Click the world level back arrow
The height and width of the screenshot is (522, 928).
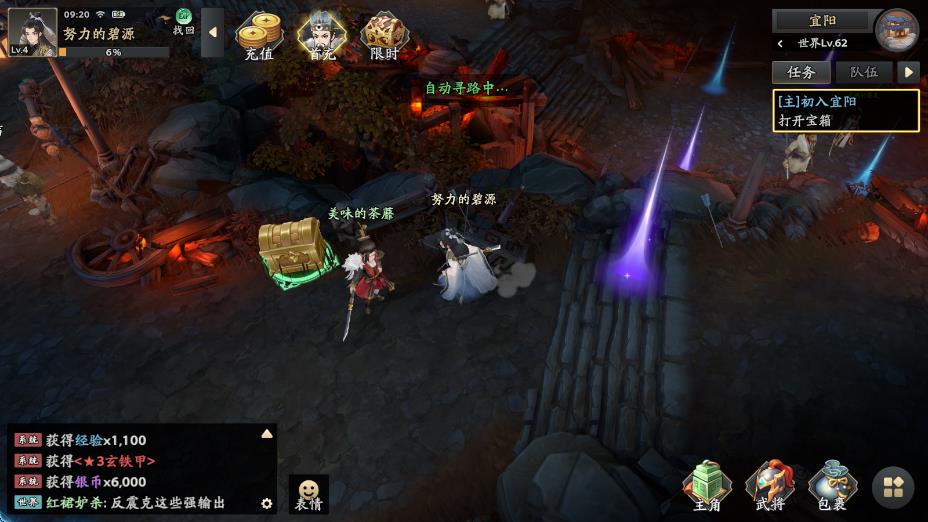pos(781,44)
